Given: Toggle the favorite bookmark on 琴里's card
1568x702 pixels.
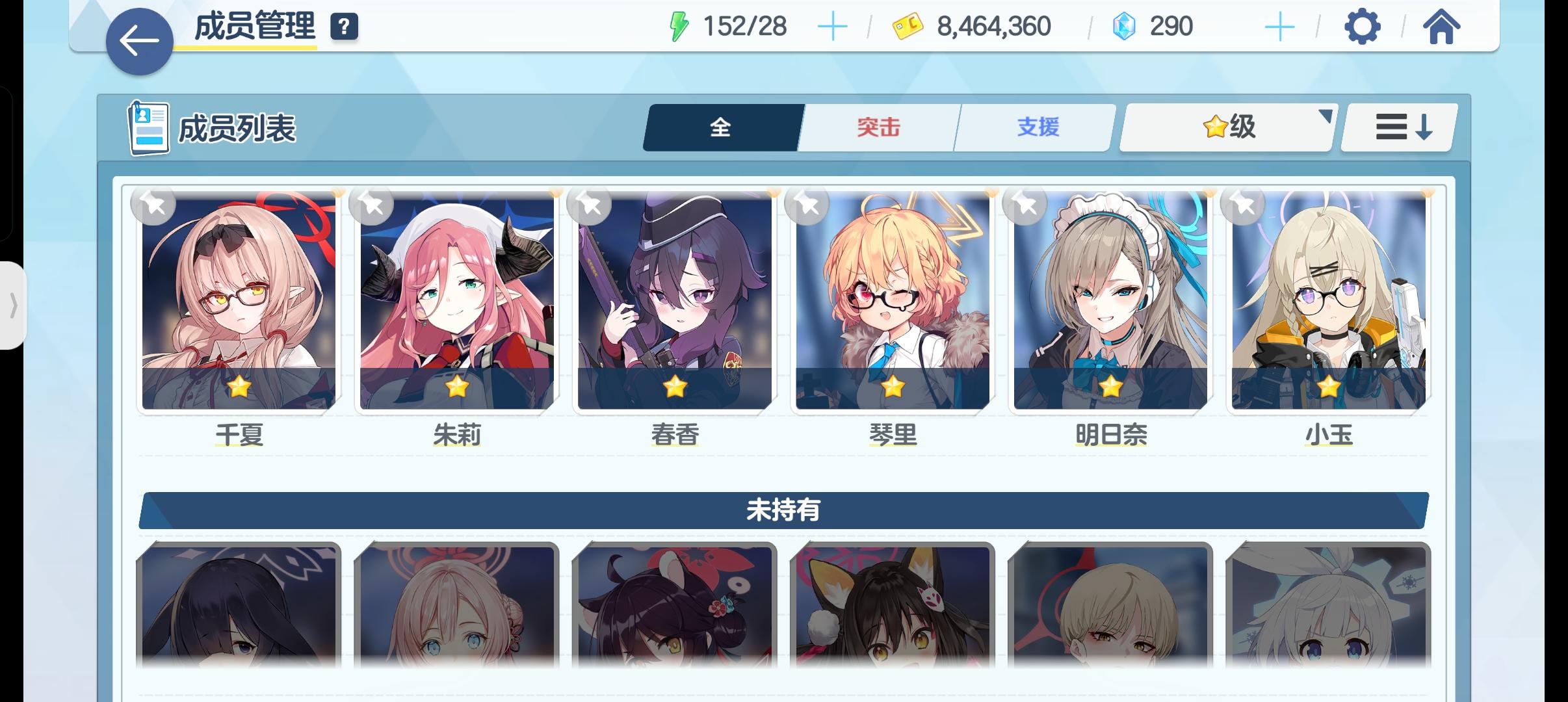Looking at the screenshot, I should 808,205.
